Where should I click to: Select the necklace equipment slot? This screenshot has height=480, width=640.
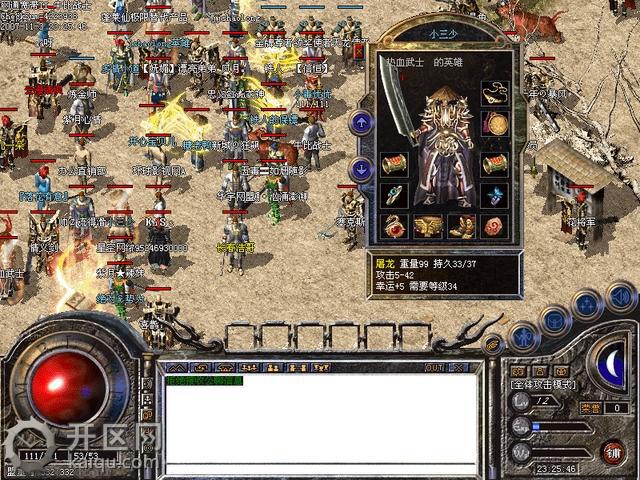pyautogui.click(x=493, y=94)
